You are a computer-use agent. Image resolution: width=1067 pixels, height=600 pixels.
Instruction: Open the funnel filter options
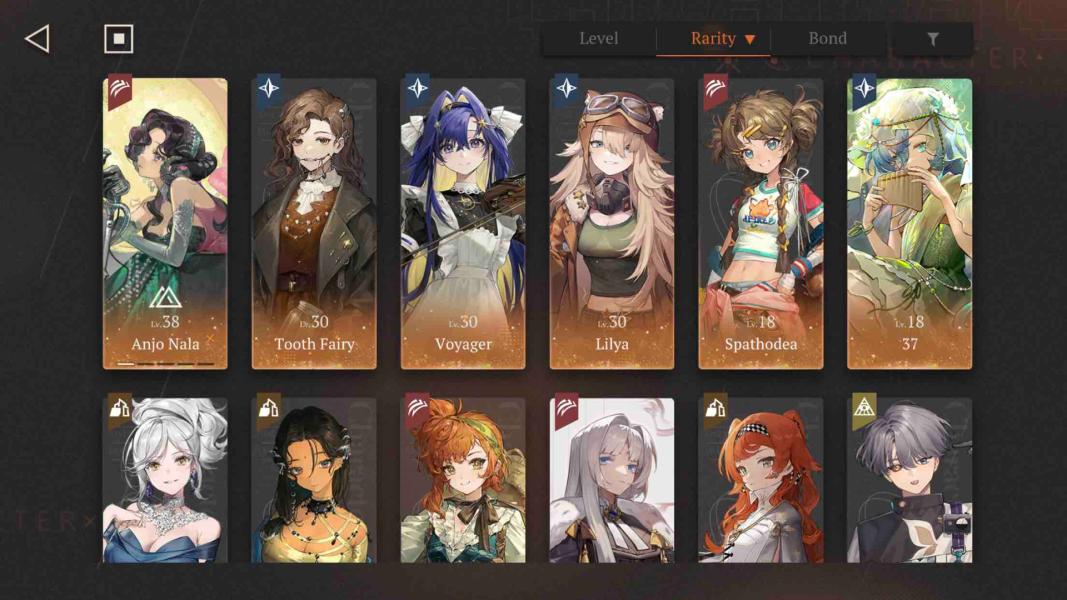pos(932,39)
